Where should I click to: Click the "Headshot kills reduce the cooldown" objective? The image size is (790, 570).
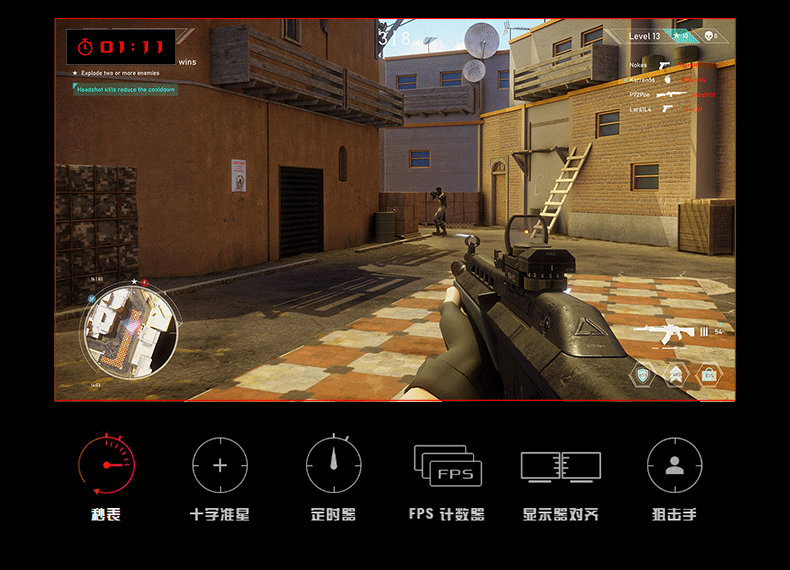tap(126, 89)
